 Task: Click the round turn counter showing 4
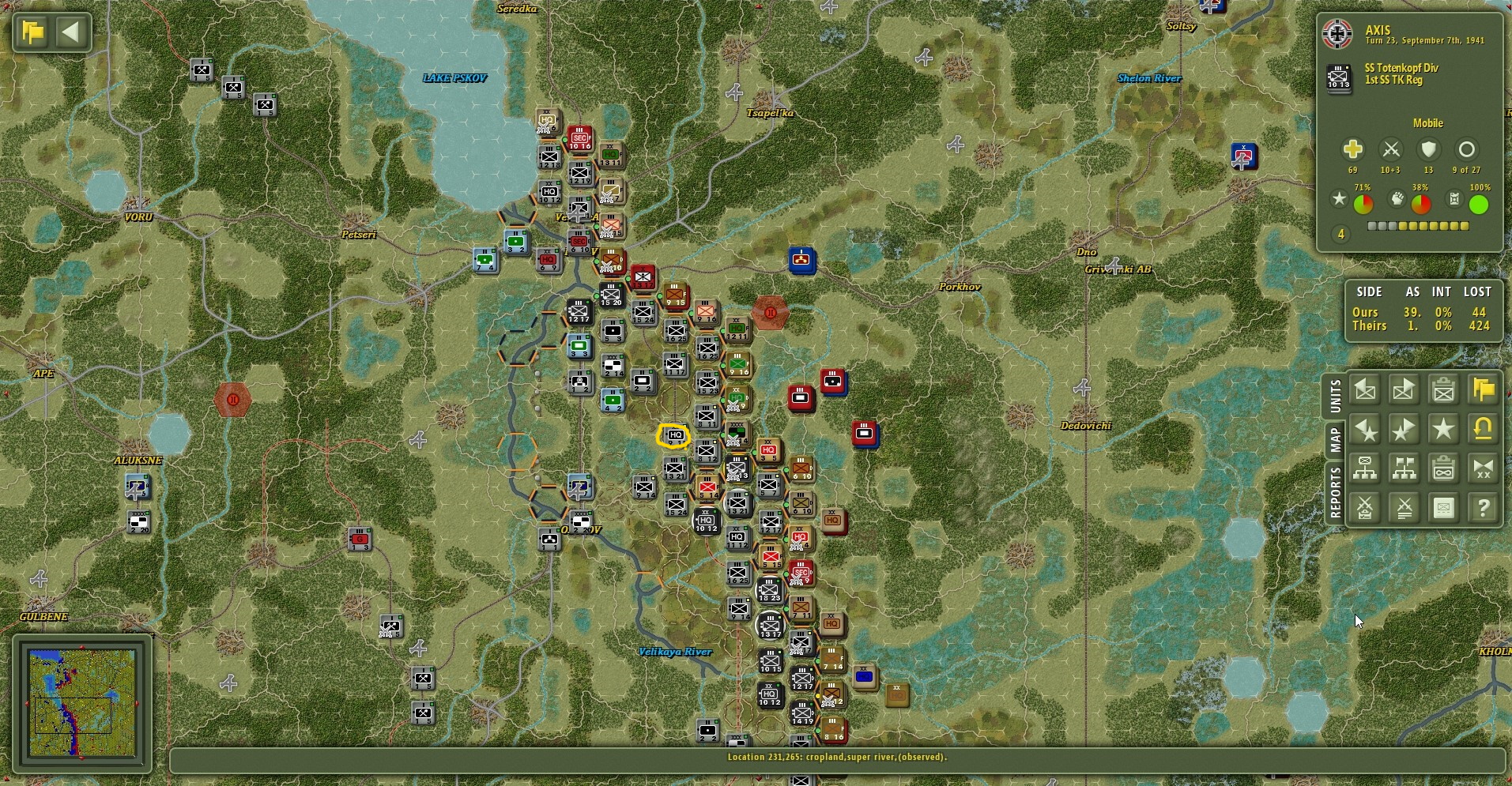pos(1342,234)
